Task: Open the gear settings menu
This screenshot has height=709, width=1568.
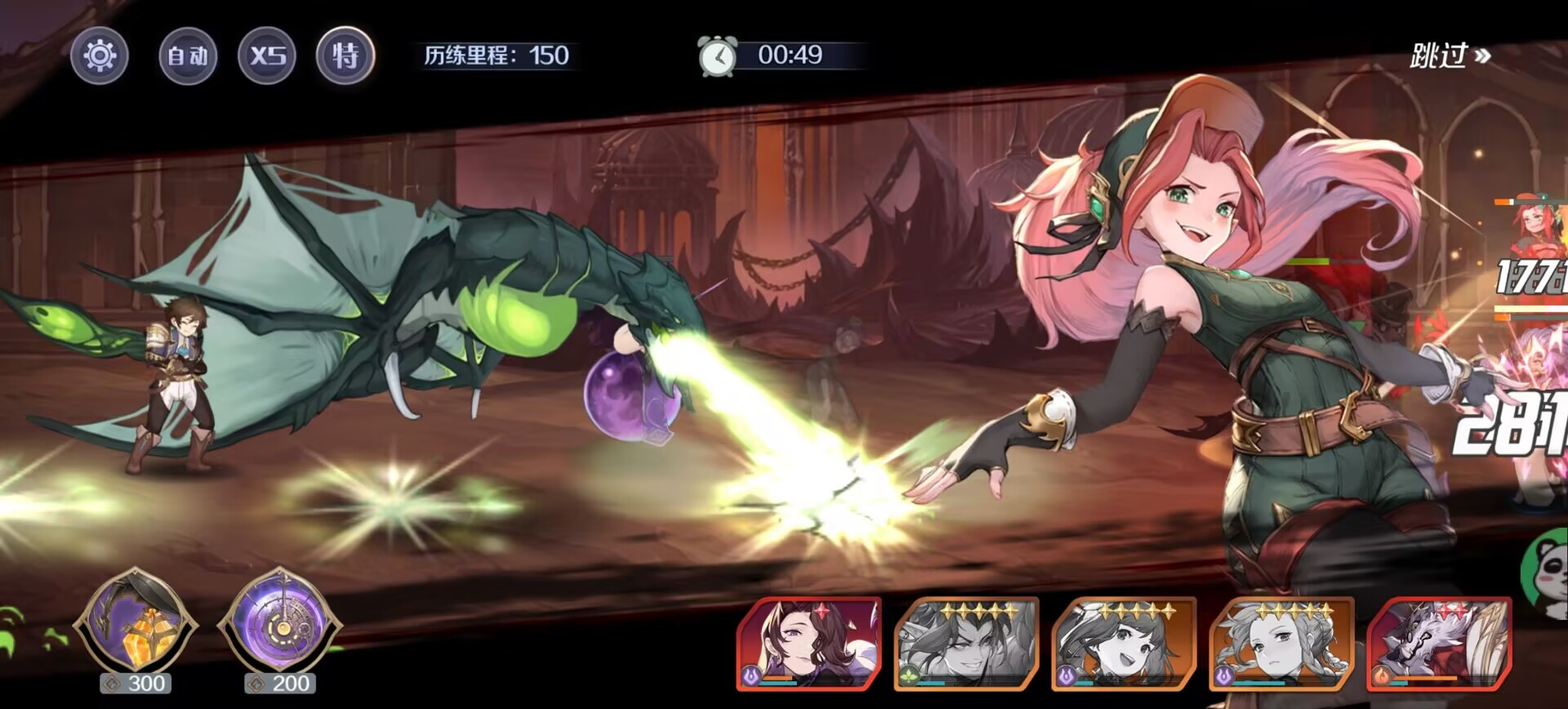Action: coord(100,56)
